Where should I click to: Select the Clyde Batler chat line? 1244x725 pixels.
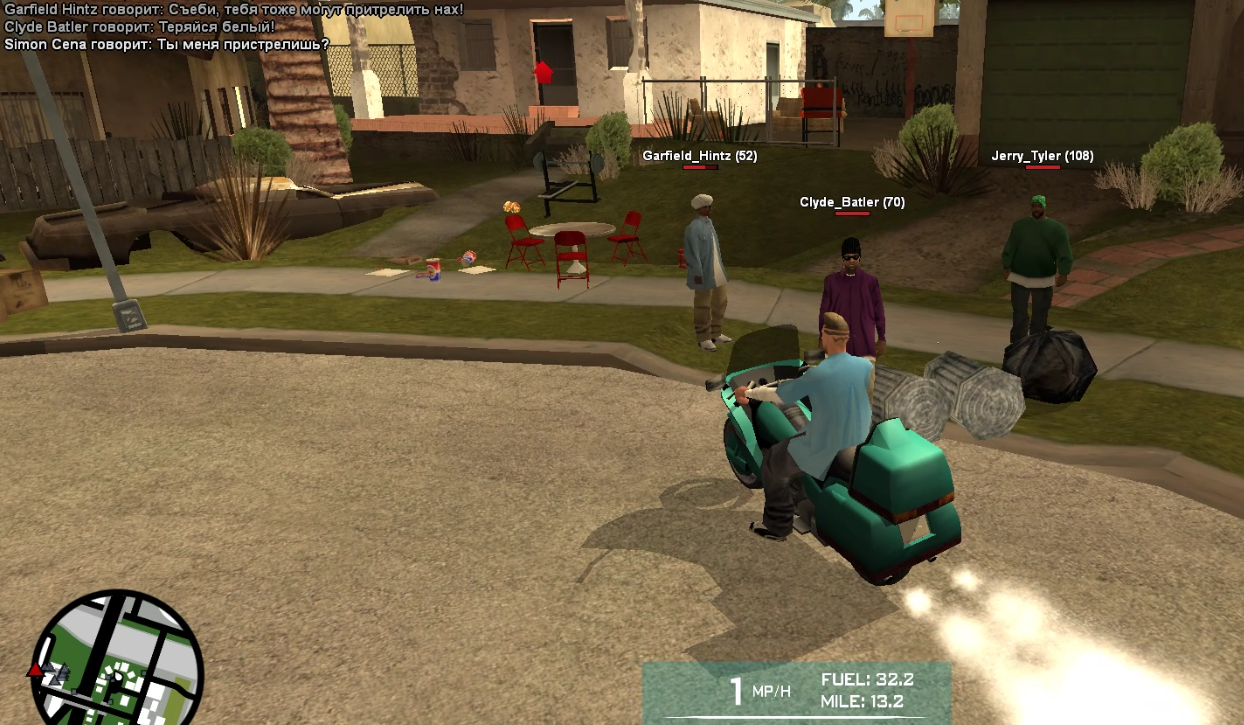coord(140,27)
